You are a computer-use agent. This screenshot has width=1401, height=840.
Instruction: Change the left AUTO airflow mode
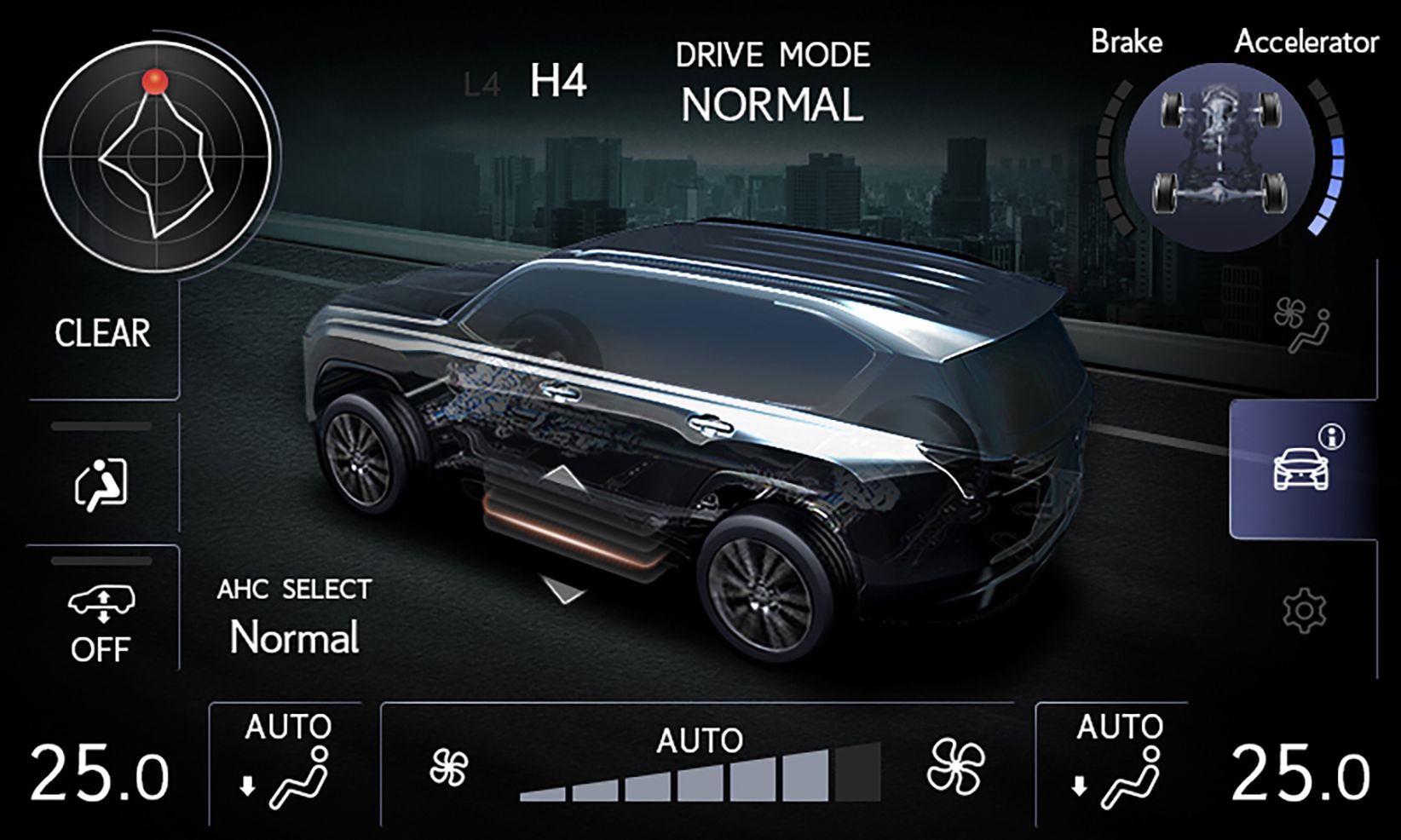[x=287, y=764]
